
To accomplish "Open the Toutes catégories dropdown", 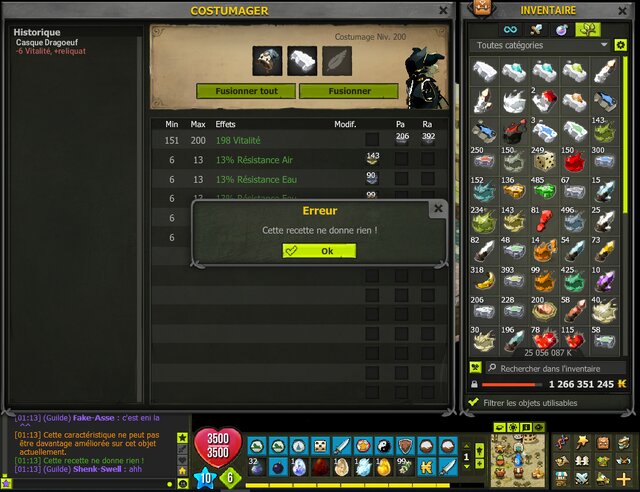I will pyautogui.click(x=540, y=45).
